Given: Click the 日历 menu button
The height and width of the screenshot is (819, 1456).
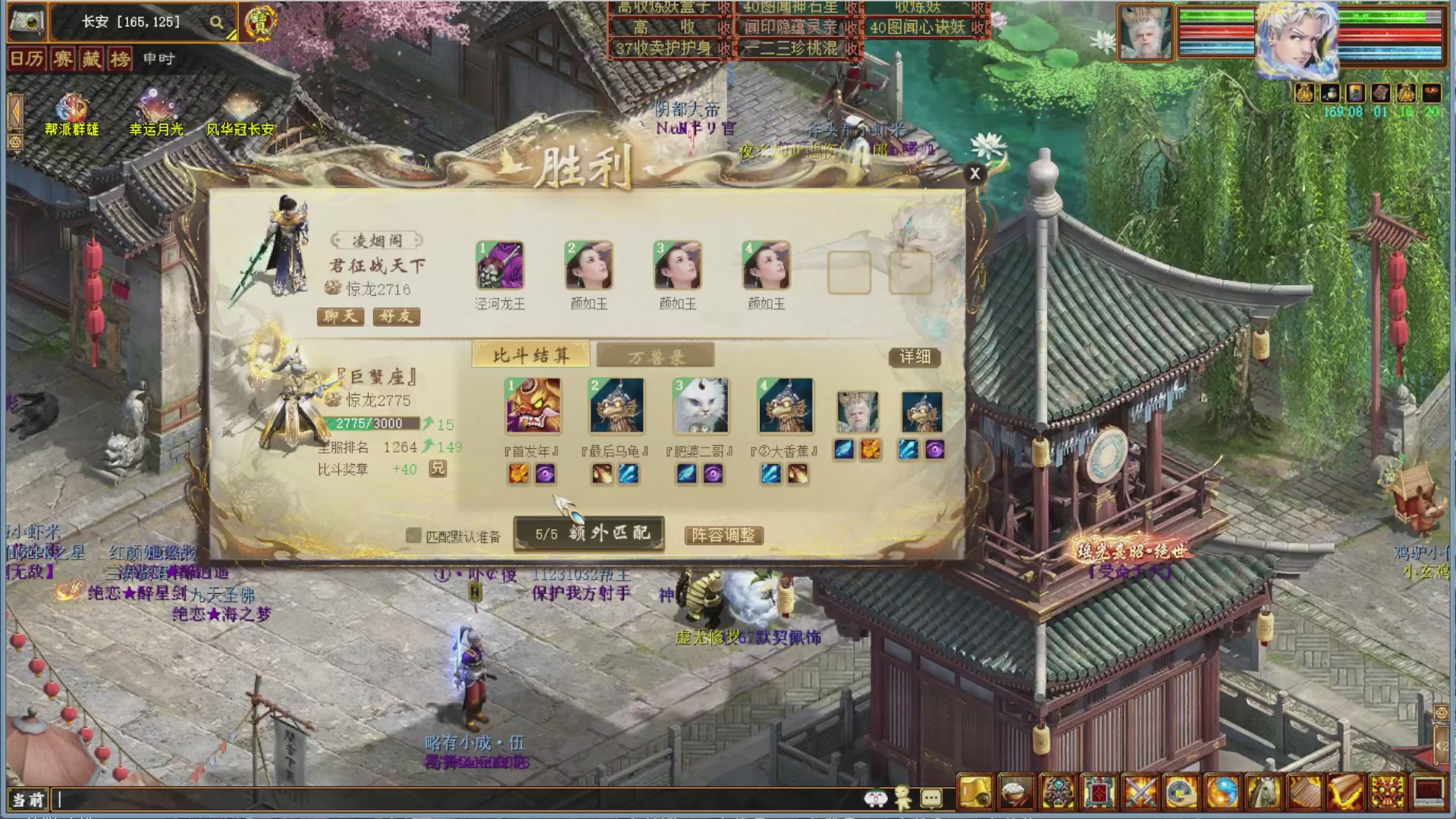Looking at the screenshot, I should pos(26,59).
